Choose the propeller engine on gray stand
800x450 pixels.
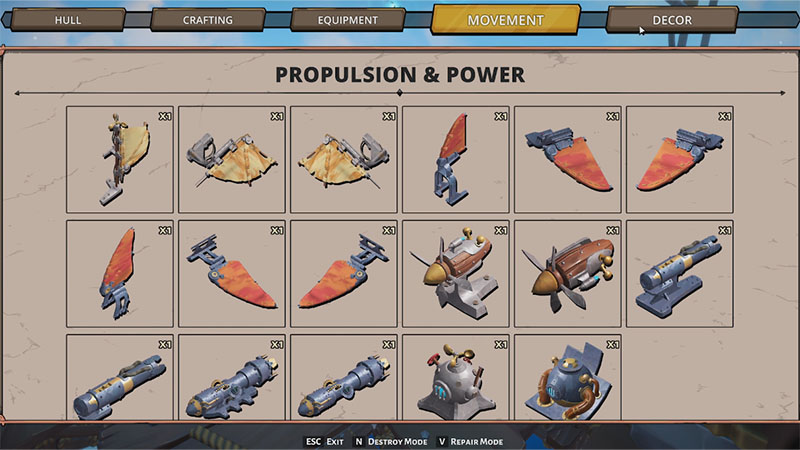[456, 273]
